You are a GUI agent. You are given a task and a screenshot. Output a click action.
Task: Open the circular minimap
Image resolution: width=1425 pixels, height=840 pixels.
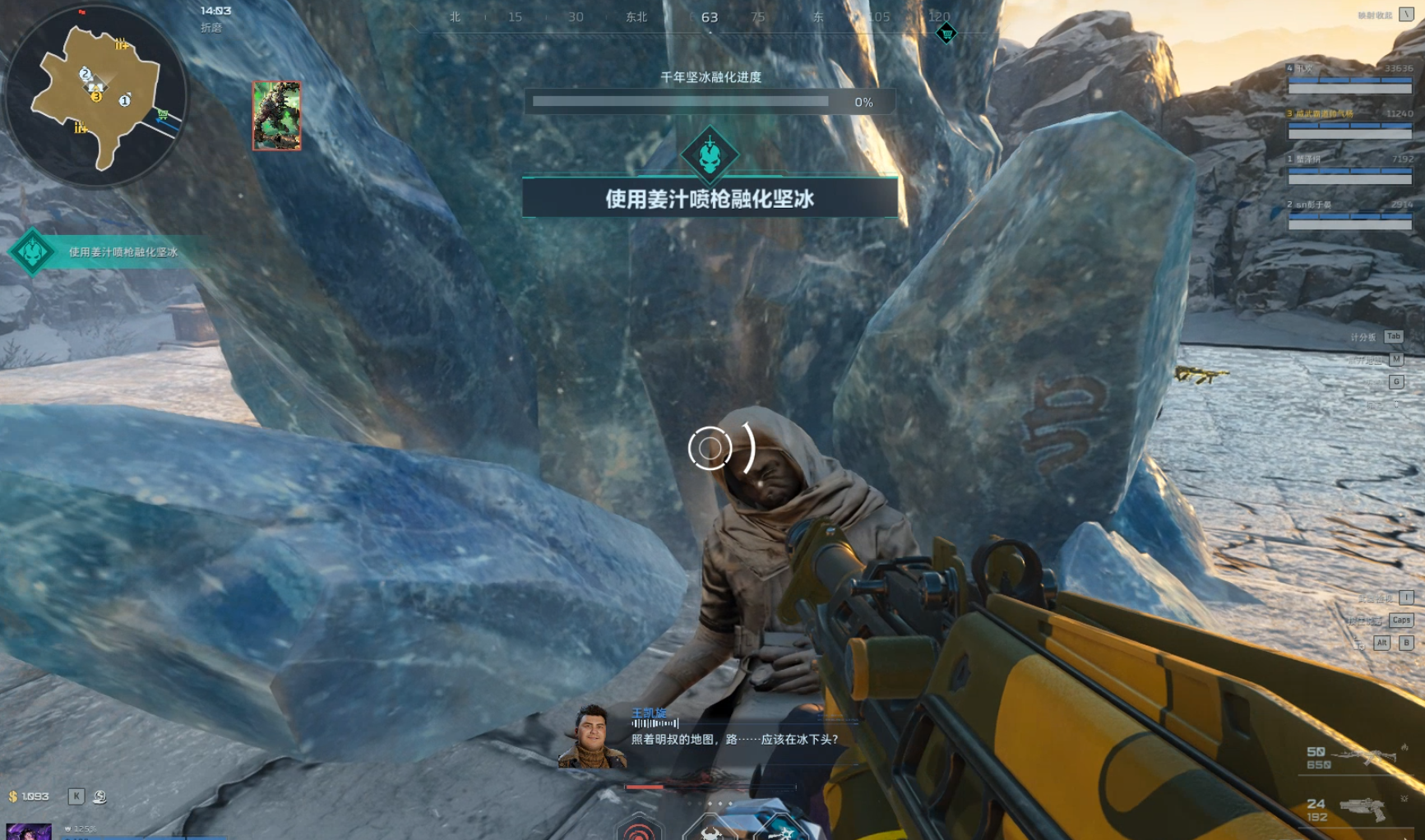pos(95,96)
